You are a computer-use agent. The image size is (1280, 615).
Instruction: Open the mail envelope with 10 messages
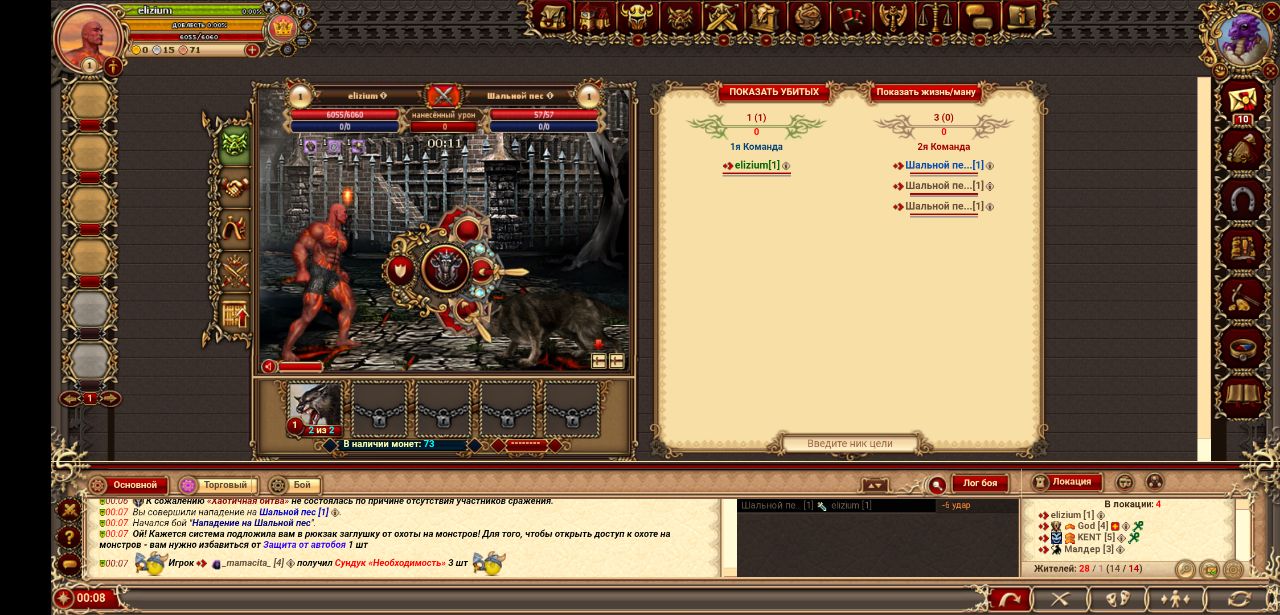click(x=1243, y=101)
